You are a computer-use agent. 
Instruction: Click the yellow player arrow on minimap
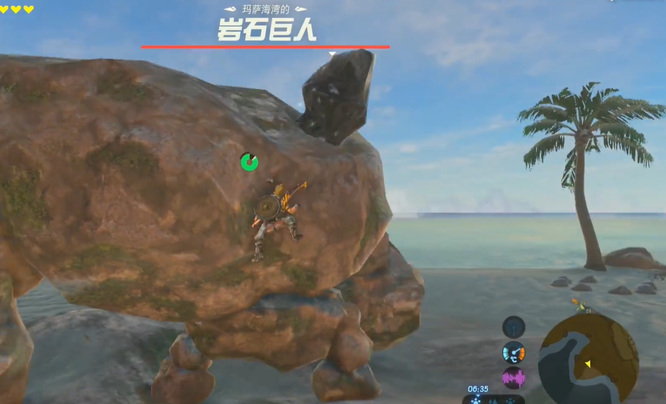[588, 363]
